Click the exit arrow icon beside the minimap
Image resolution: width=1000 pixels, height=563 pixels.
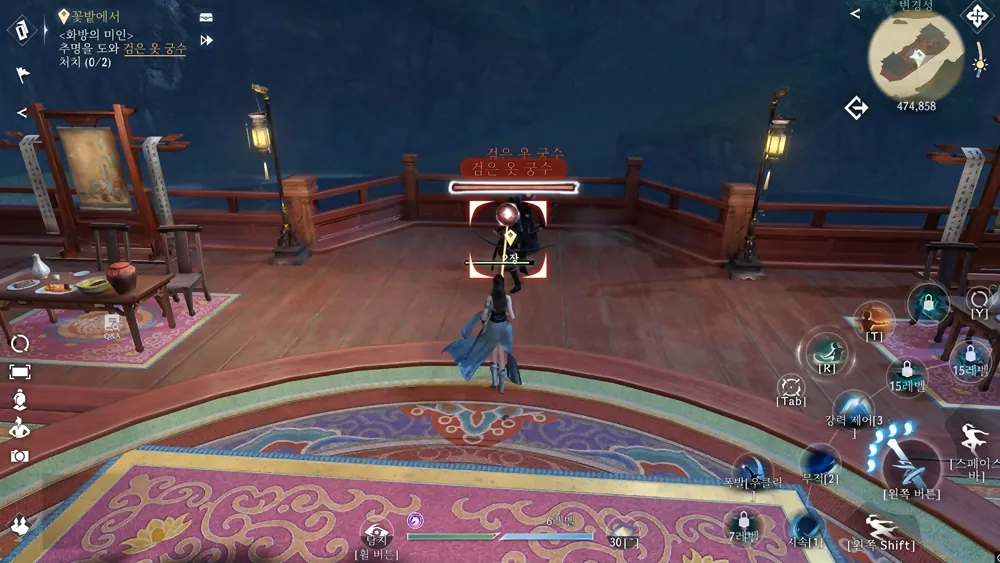tap(856, 108)
